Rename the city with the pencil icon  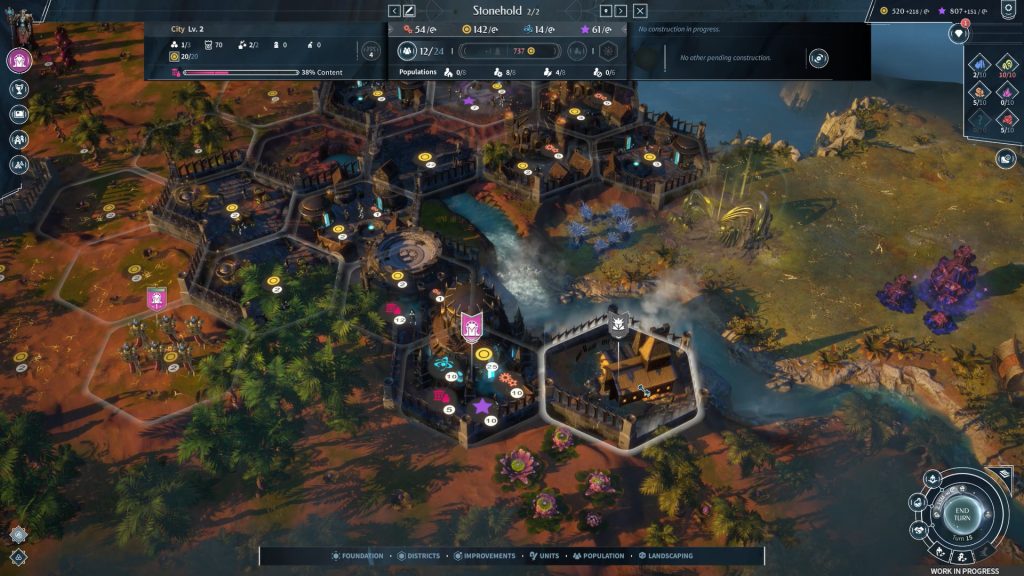point(409,11)
